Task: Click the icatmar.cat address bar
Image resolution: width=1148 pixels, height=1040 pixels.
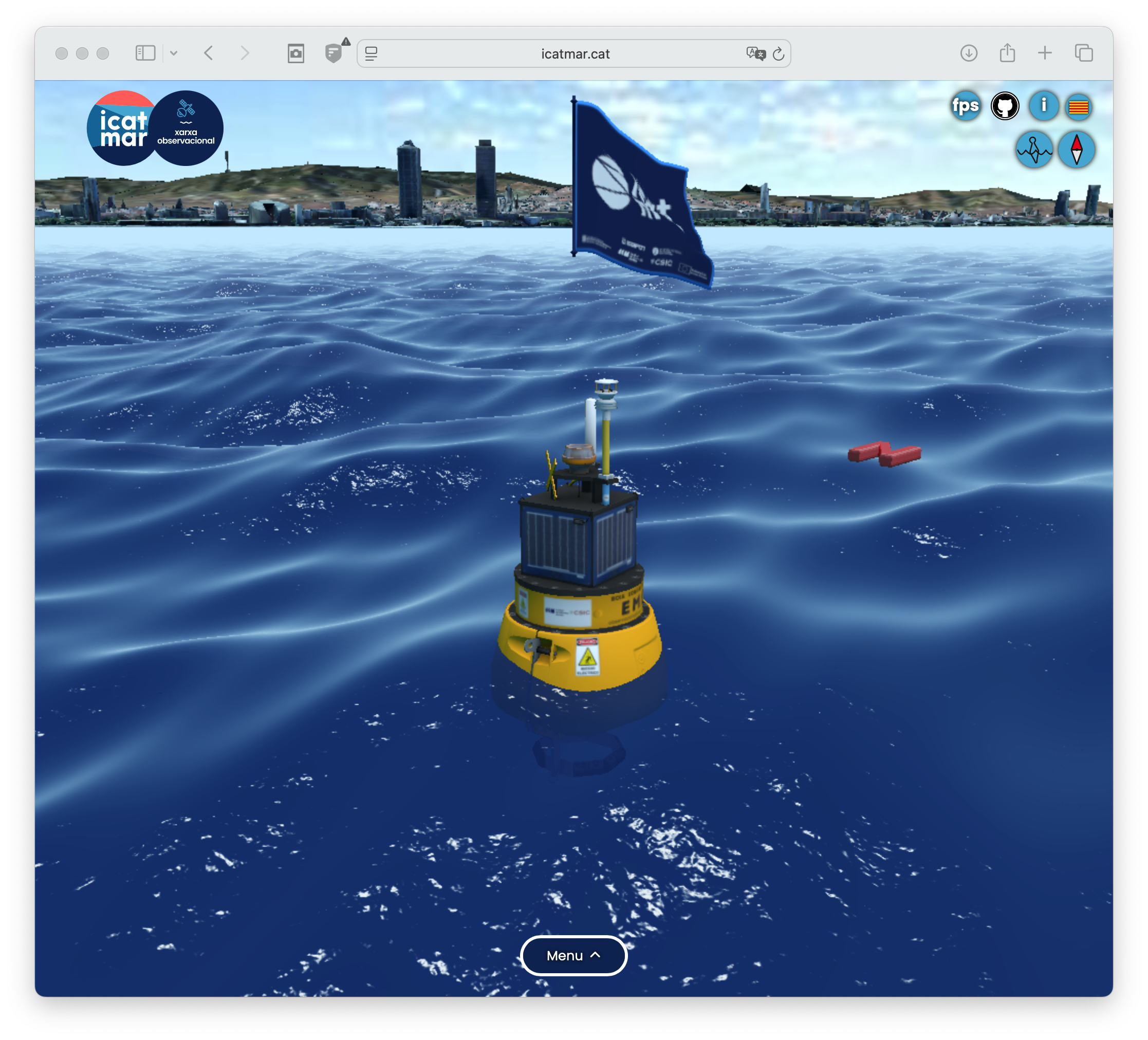Action: click(575, 54)
